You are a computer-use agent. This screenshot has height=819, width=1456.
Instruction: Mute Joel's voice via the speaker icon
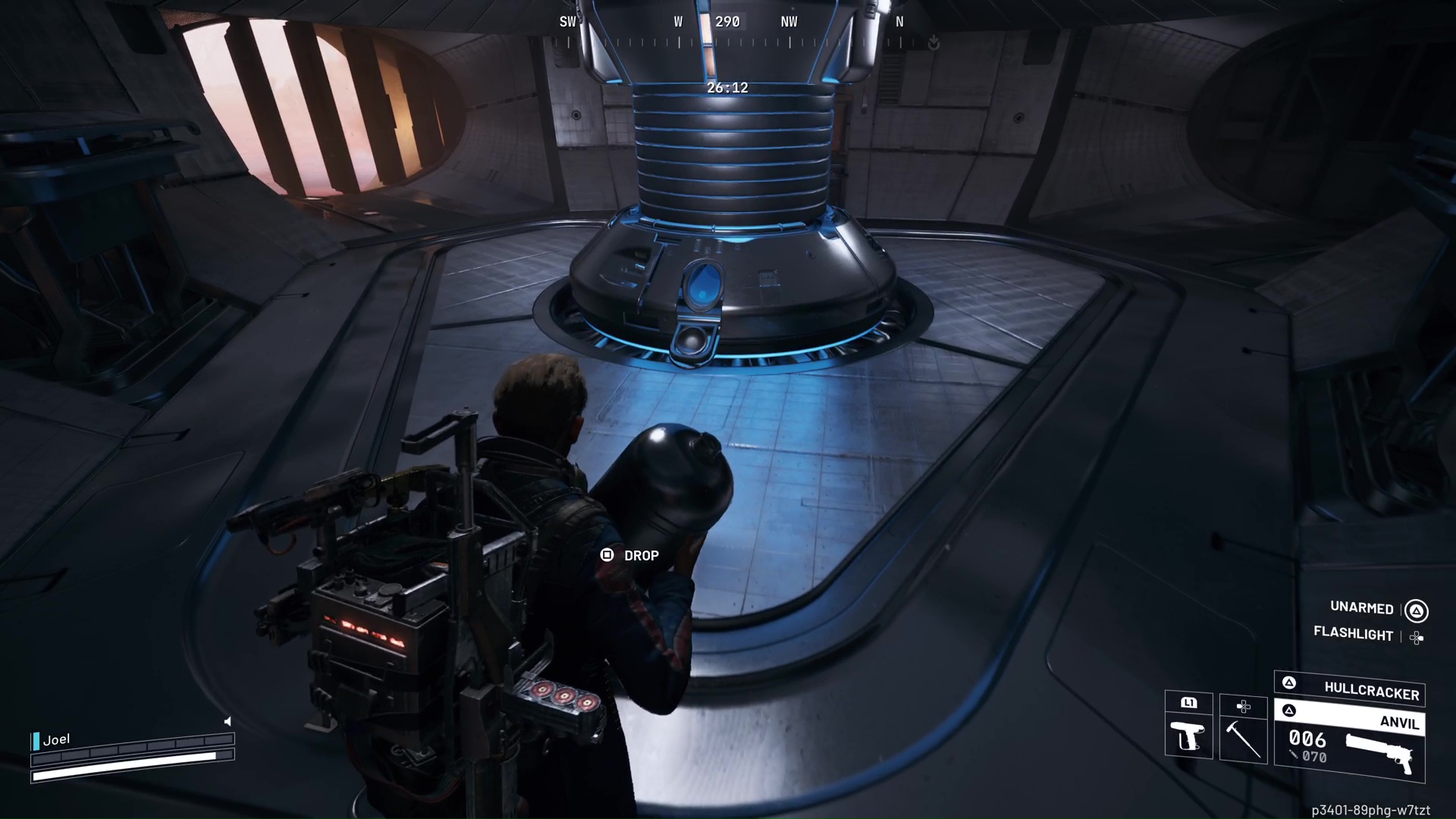point(227,721)
